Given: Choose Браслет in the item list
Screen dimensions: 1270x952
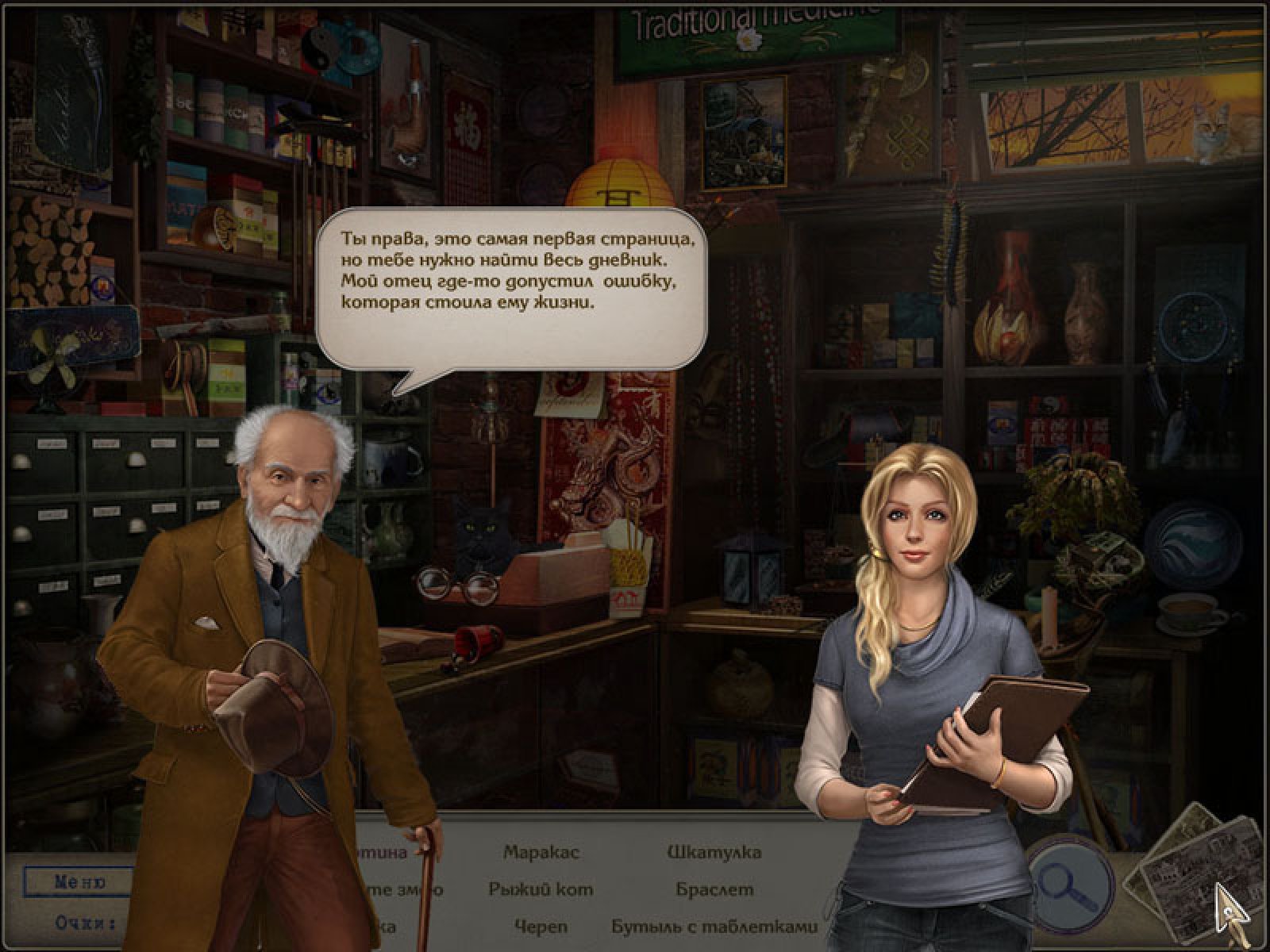Looking at the screenshot, I should pyautogui.click(x=714, y=889).
